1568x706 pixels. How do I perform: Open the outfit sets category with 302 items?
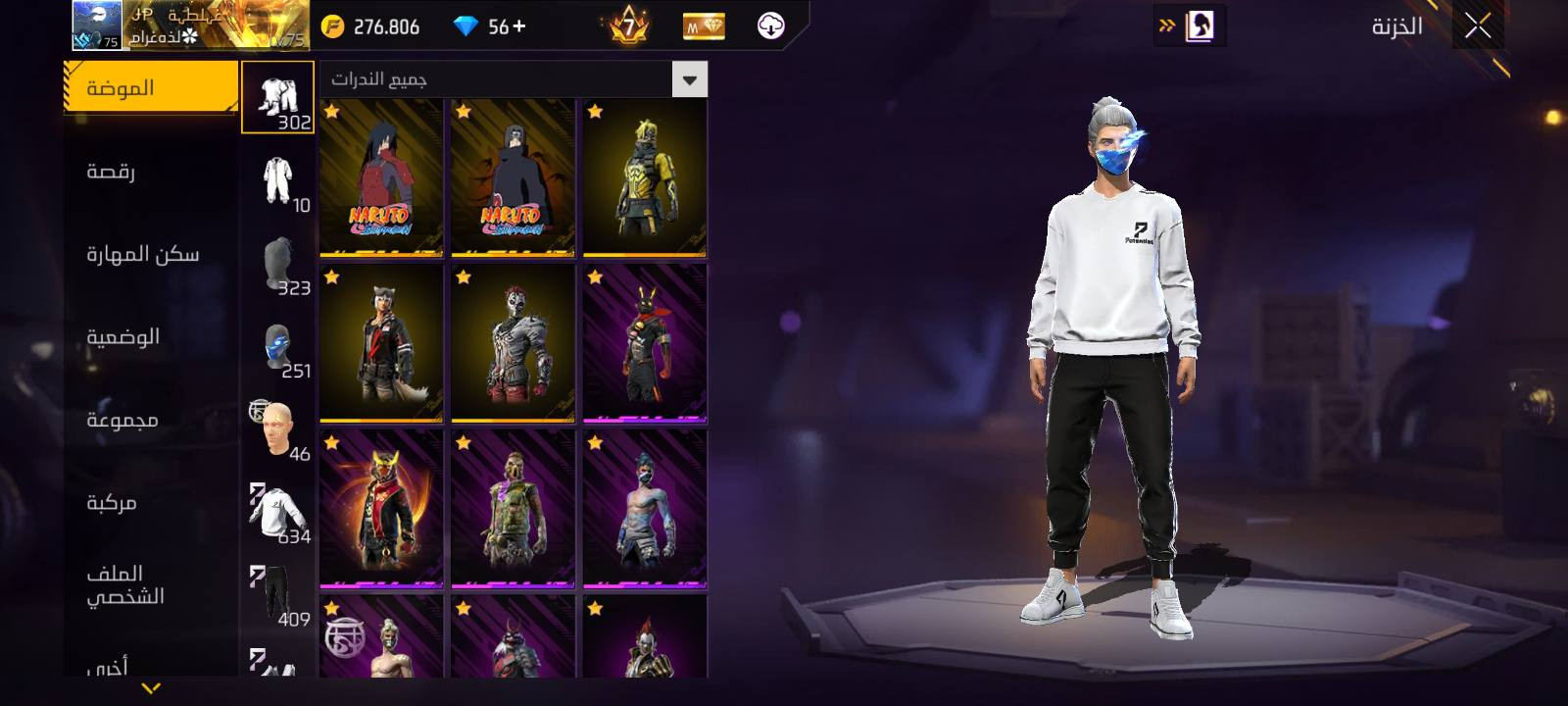pos(278,98)
